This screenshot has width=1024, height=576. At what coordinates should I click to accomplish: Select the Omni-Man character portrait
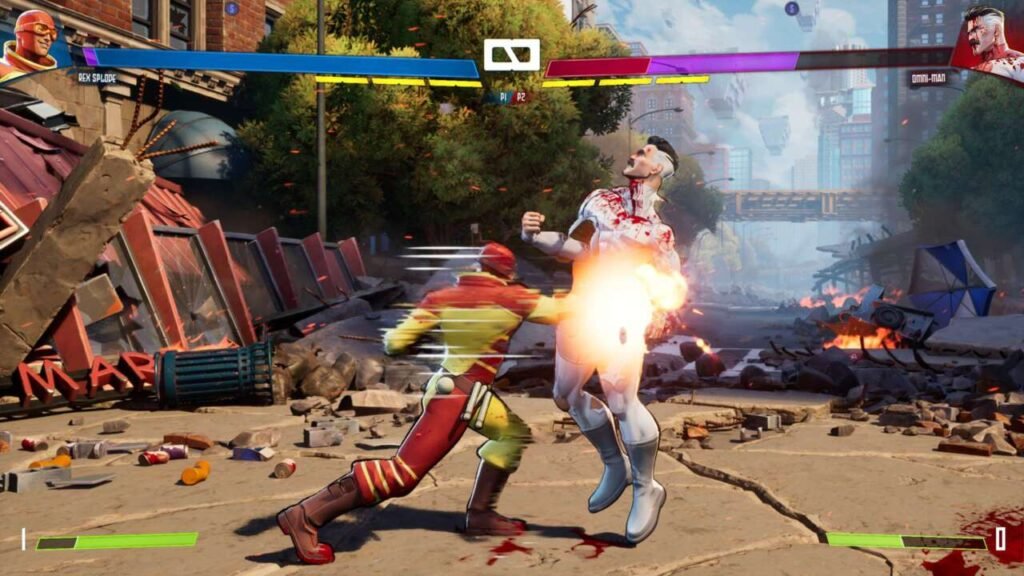(990, 40)
